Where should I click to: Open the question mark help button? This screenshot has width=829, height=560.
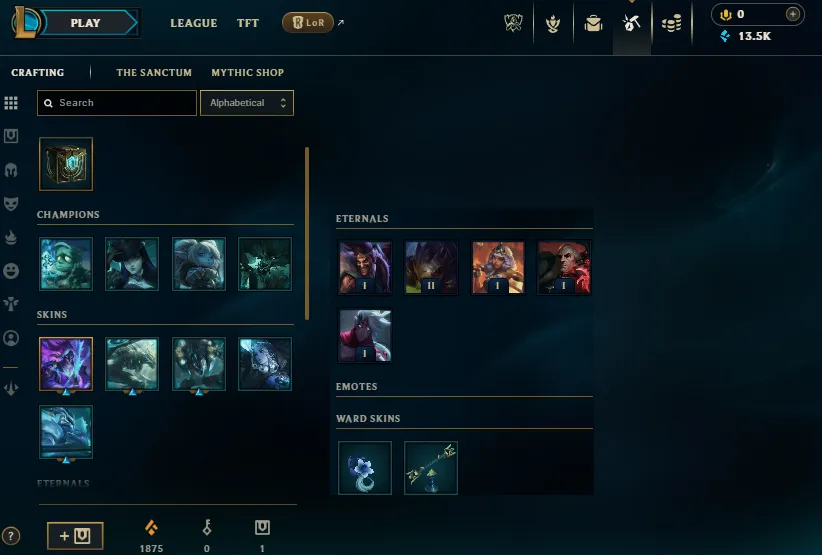click(11, 536)
